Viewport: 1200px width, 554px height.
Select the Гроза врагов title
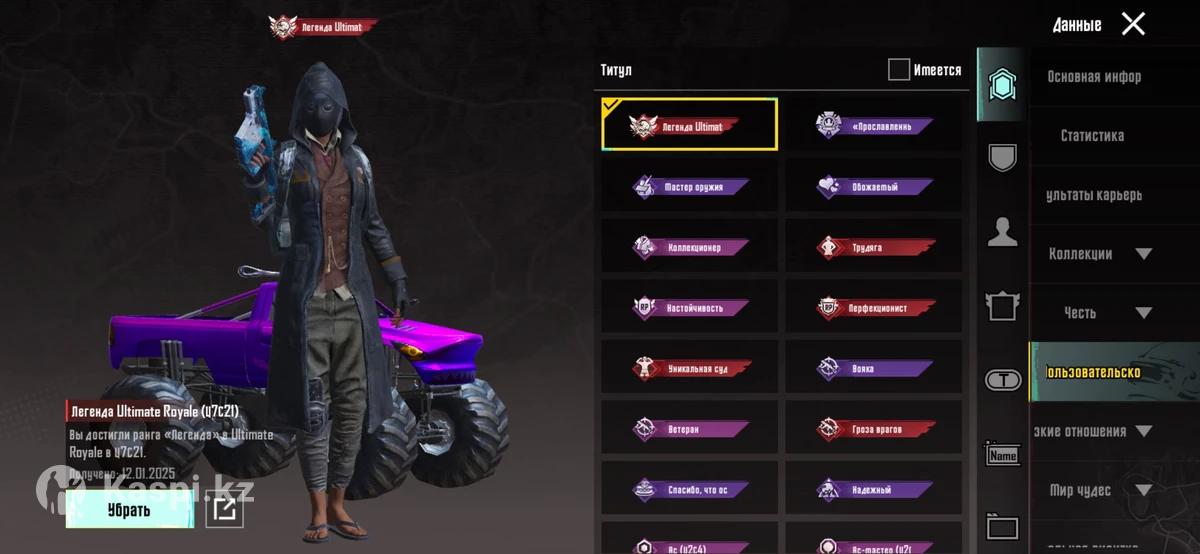[874, 429]
